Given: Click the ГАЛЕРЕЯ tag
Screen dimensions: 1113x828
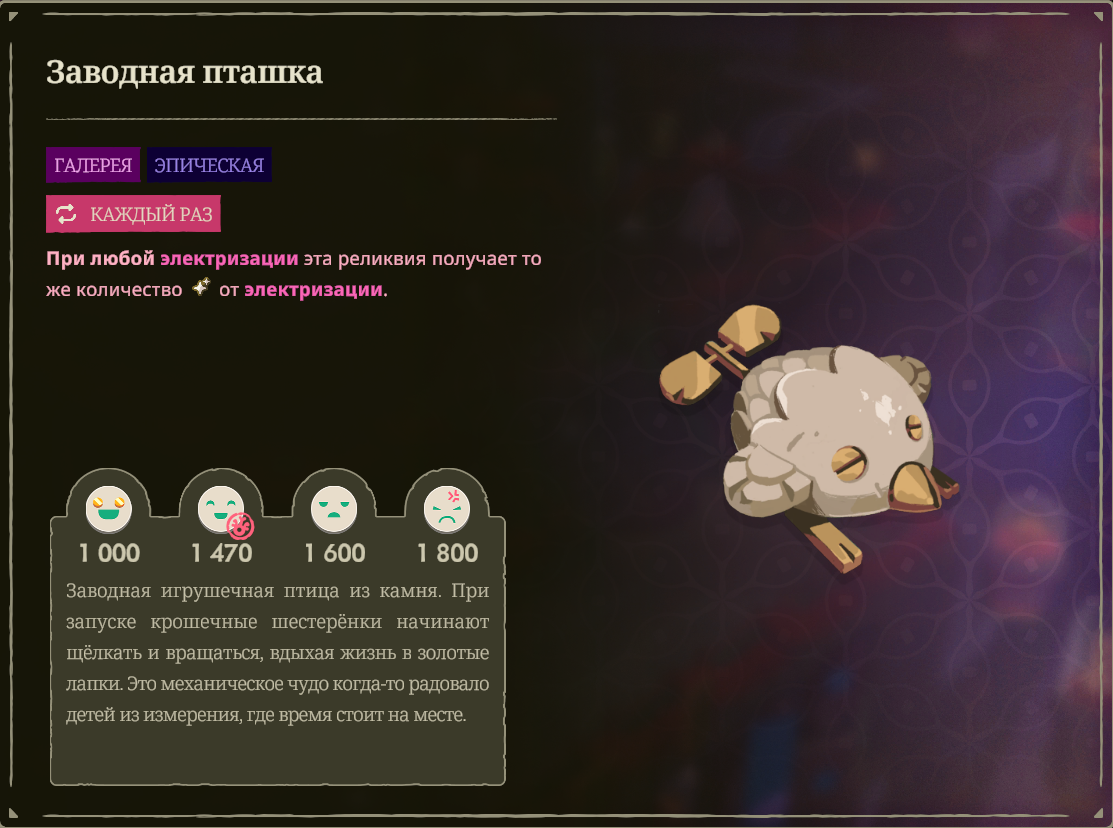Looking at the screenshot, I should click(x=93, y=165).
